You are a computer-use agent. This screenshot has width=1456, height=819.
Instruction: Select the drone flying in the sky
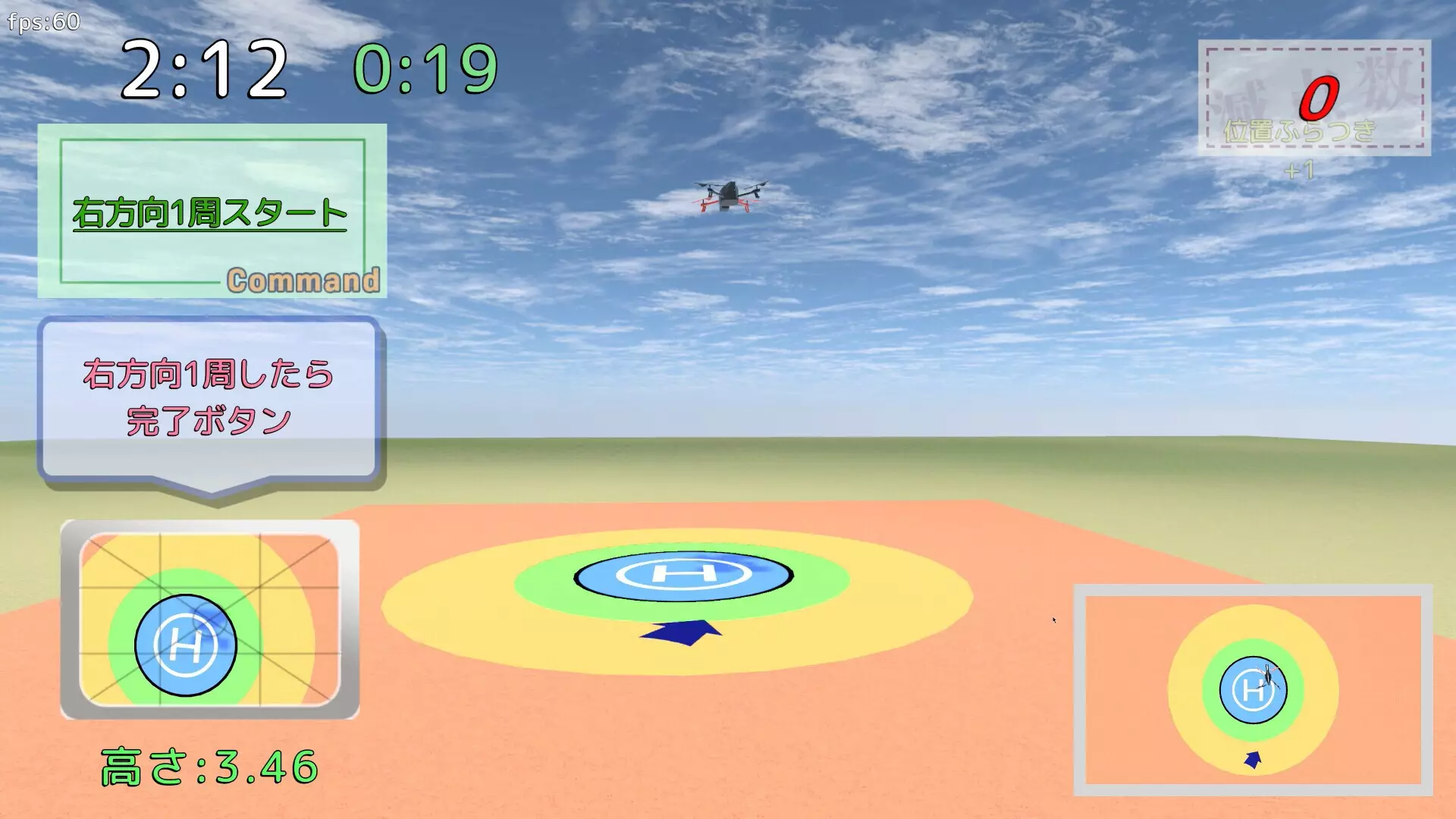click(x=730, y=195)
